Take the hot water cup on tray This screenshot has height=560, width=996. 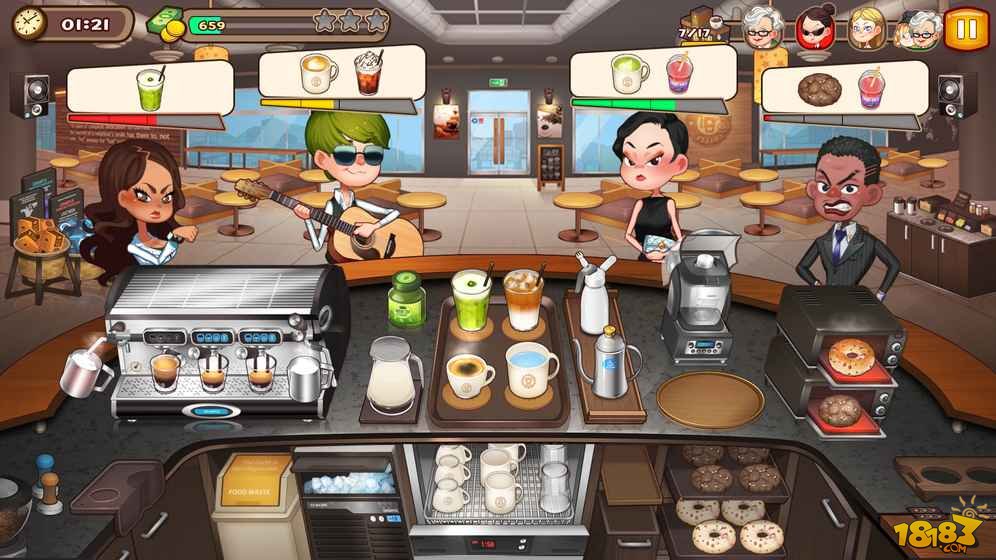(532, 370)
